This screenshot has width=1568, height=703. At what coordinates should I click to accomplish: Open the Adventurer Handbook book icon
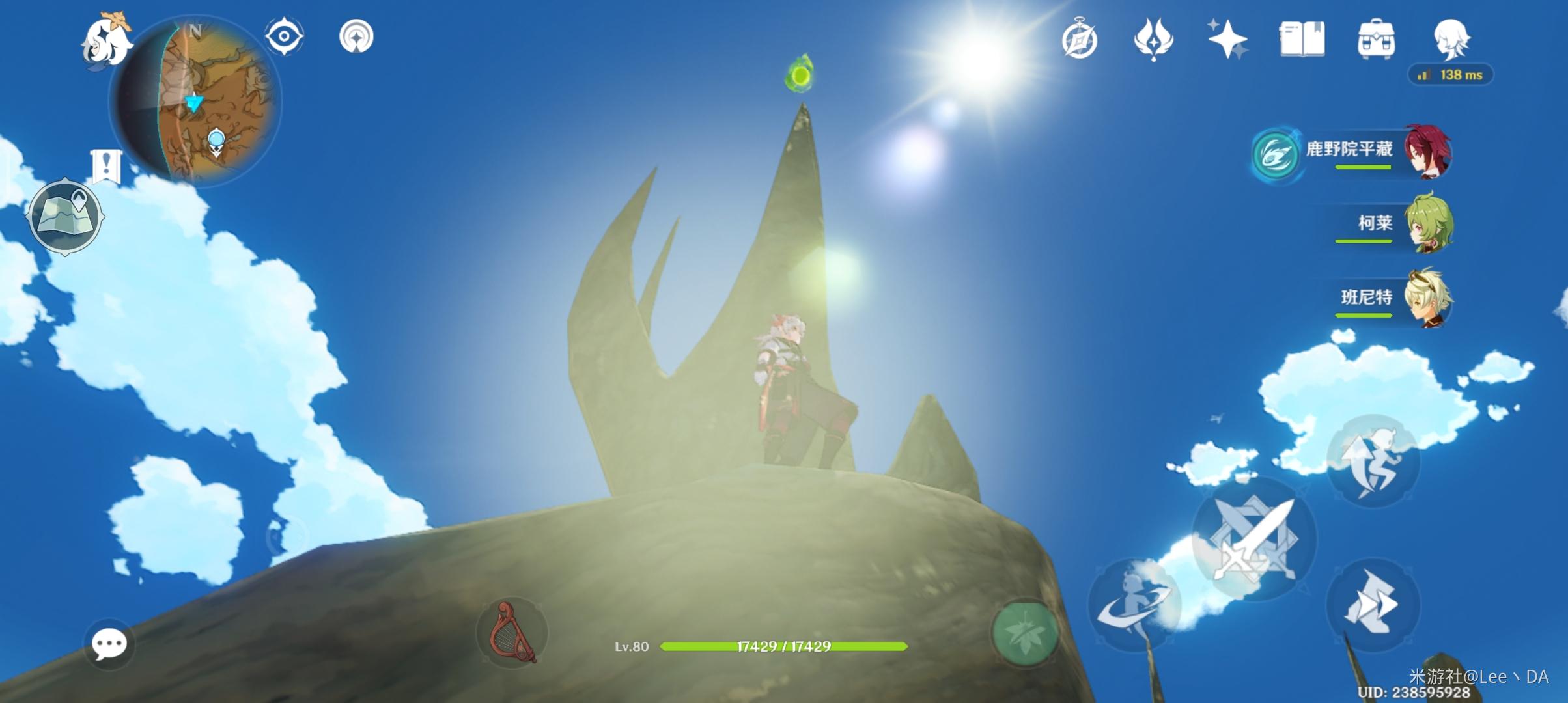click(x=1302, y=40)
